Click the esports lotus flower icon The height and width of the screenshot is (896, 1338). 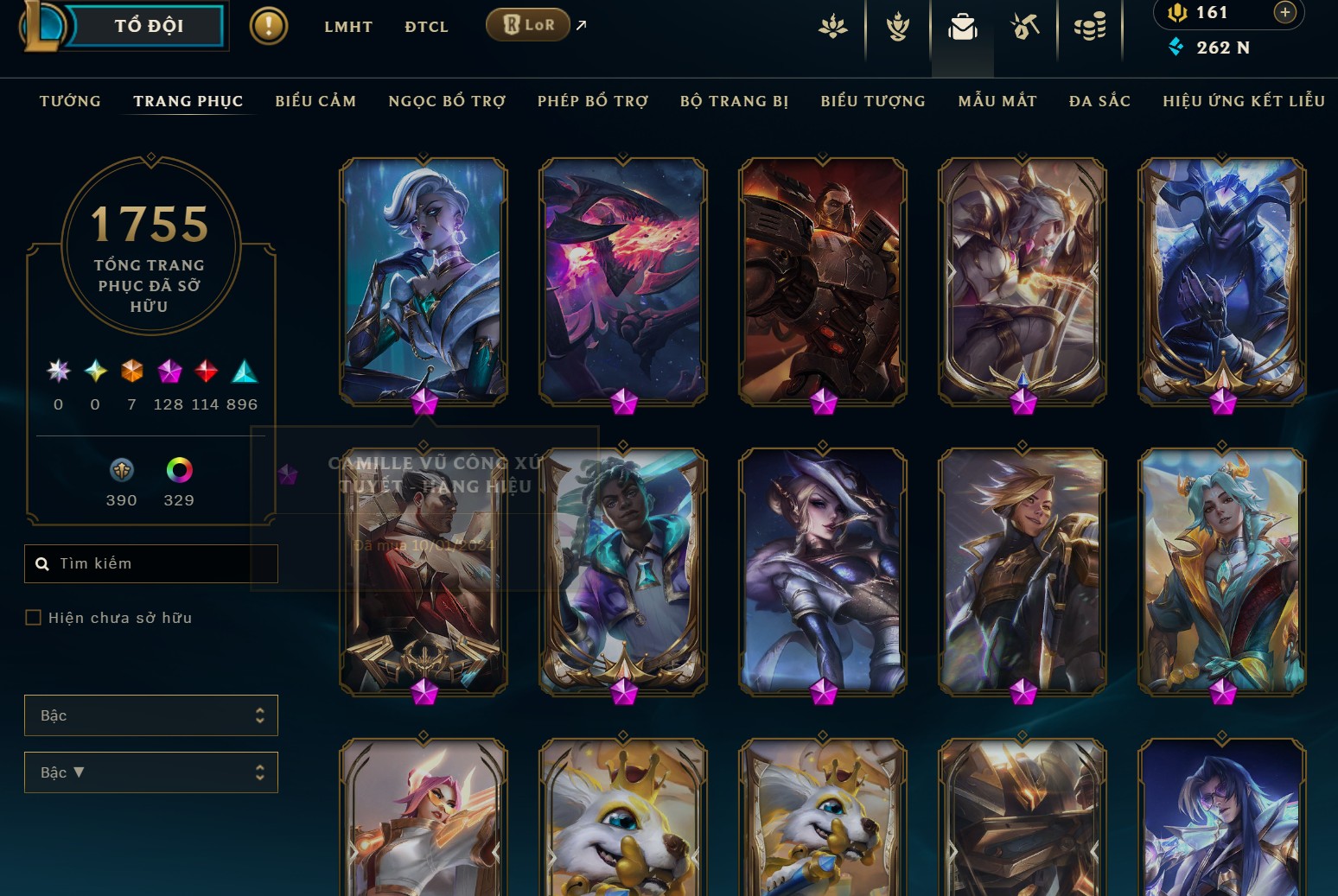tap(832, 27)
